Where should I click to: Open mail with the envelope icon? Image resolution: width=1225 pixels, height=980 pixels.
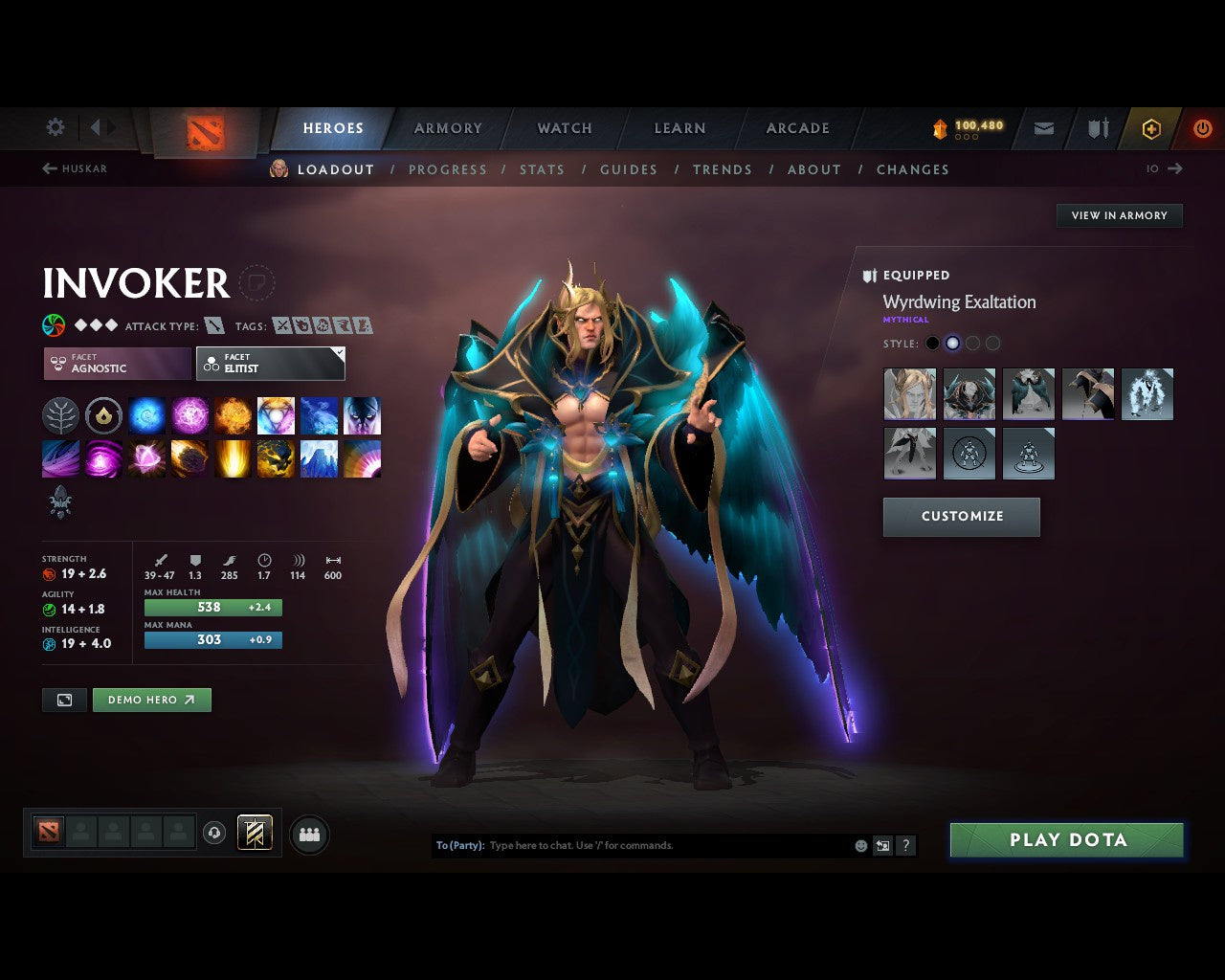tap(1043, 128)
